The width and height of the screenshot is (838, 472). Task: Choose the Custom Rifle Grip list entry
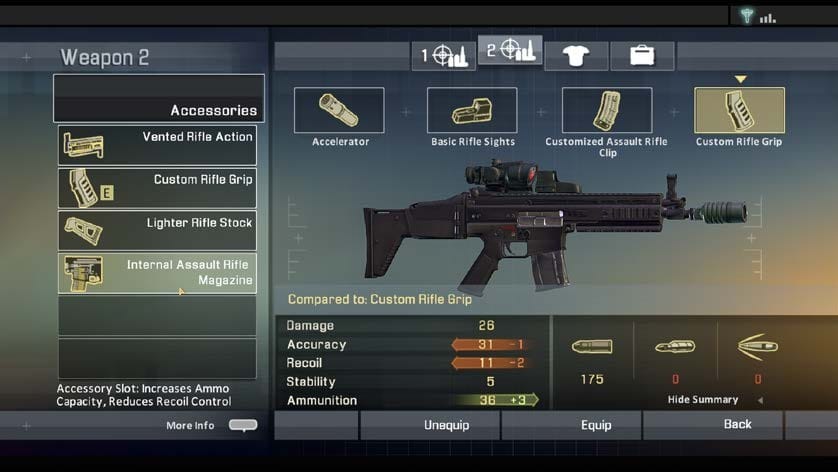(157, 188)
